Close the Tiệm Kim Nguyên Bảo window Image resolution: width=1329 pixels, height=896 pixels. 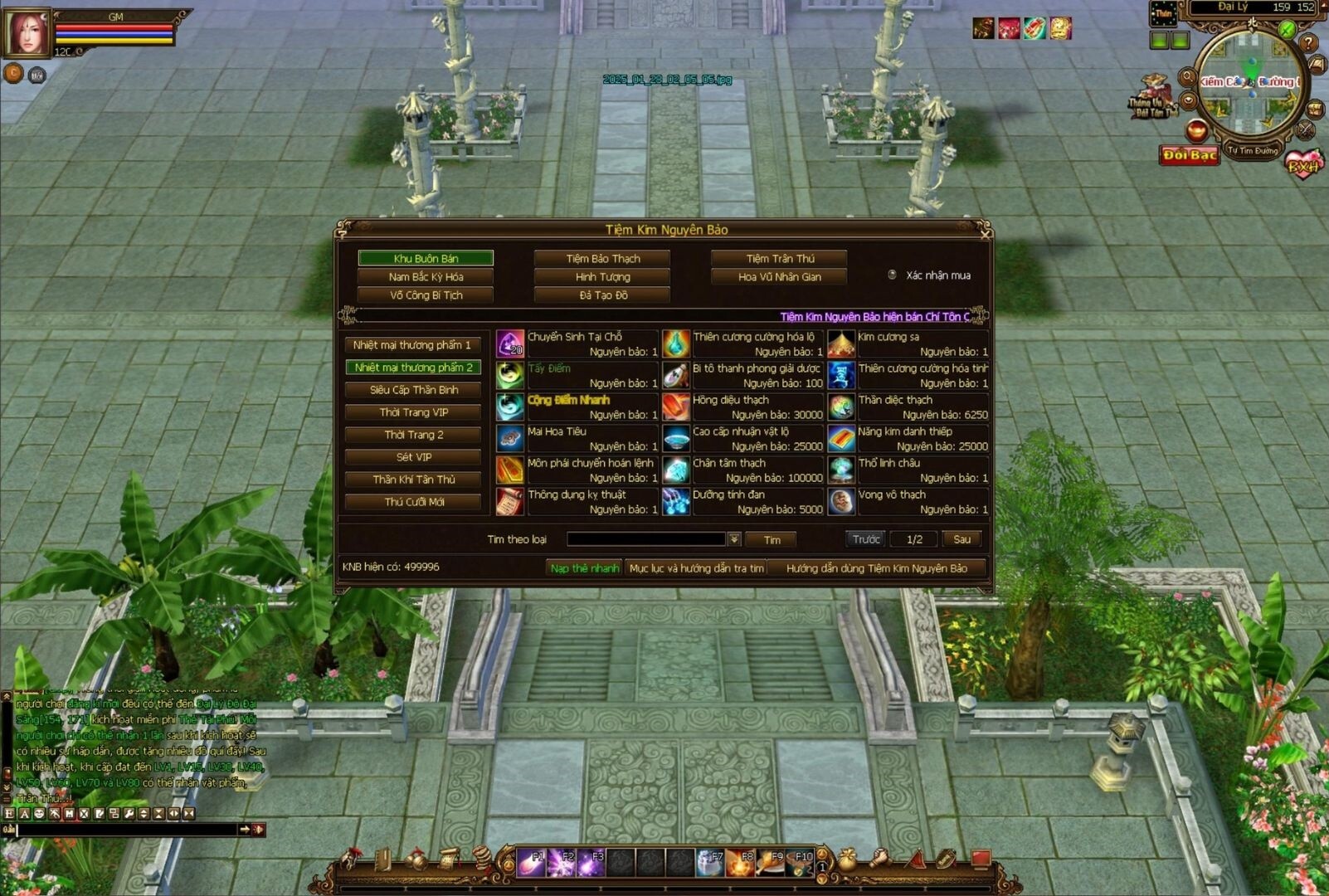click(984, 234)
